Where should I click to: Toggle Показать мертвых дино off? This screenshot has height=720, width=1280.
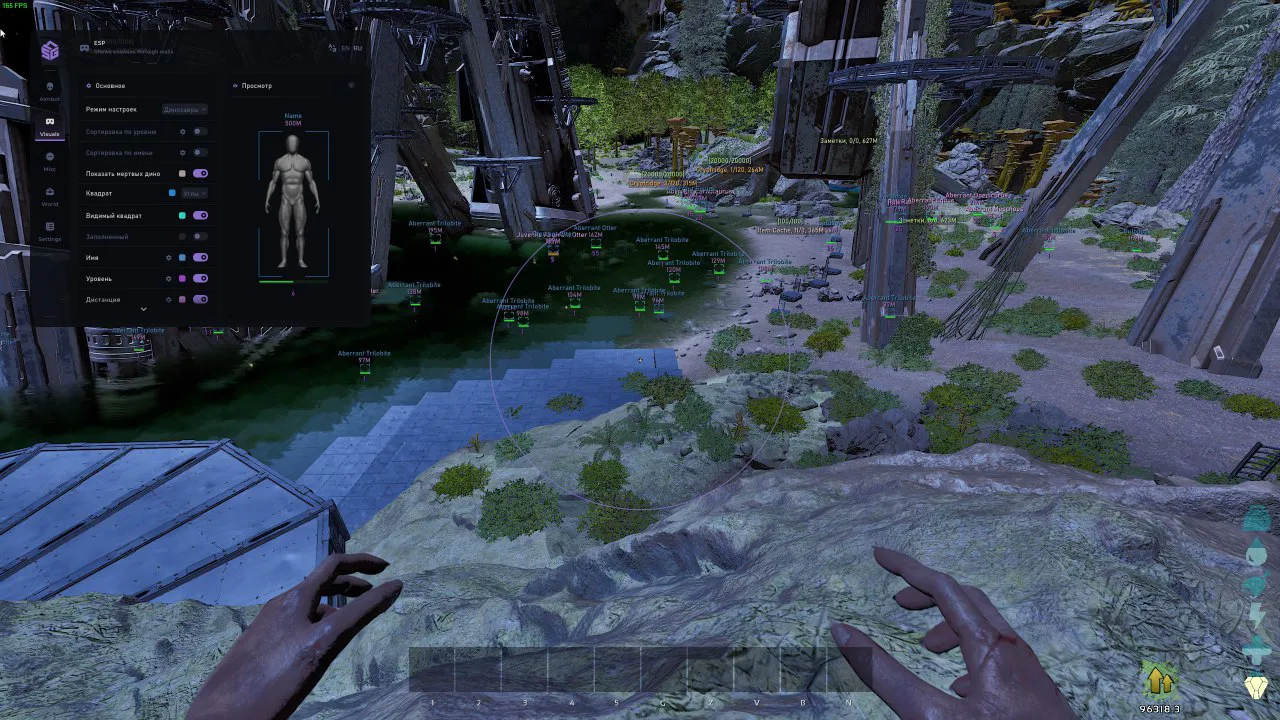click(200, 173)
